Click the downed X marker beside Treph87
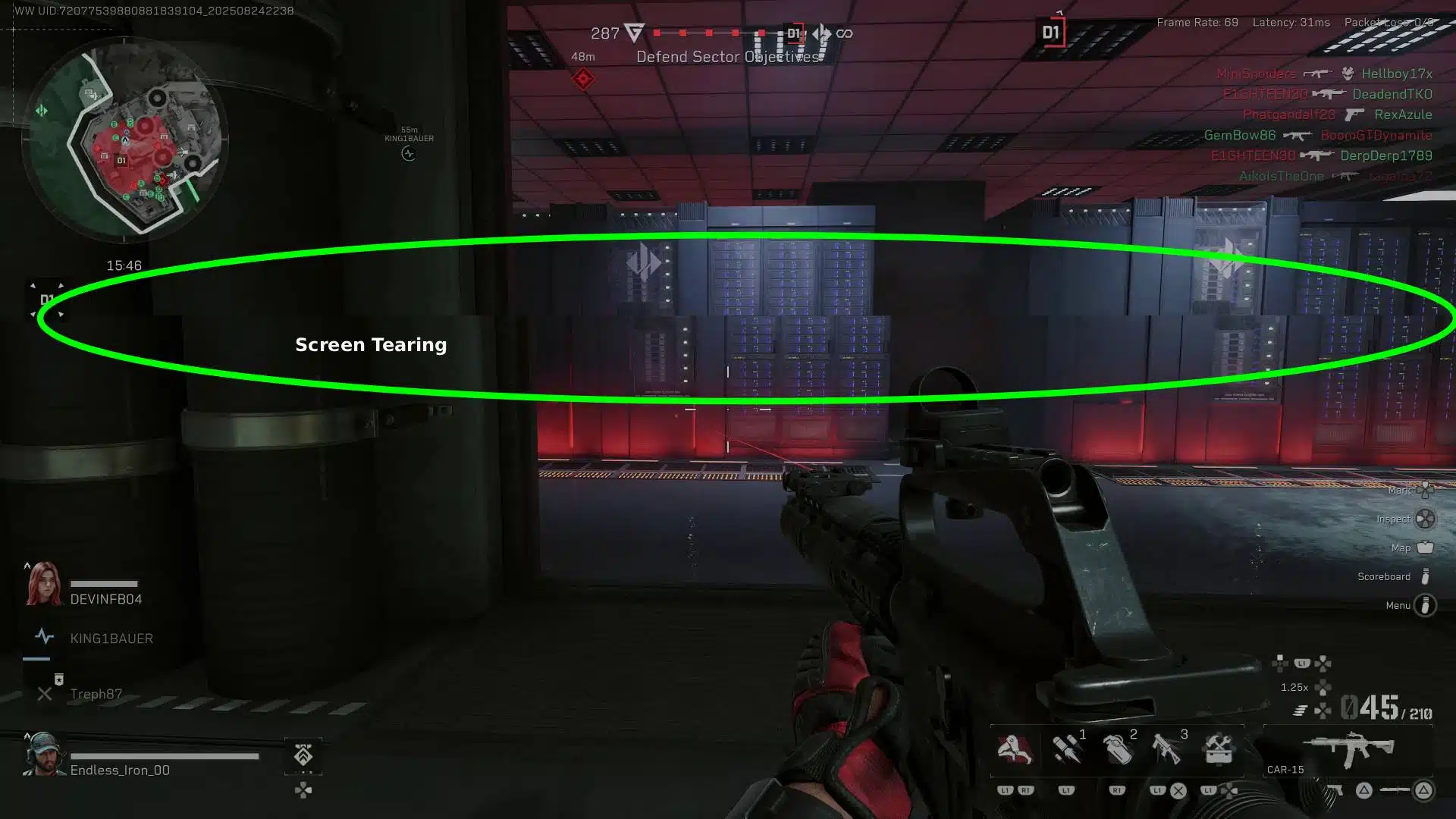 click(x=44, y=693)
